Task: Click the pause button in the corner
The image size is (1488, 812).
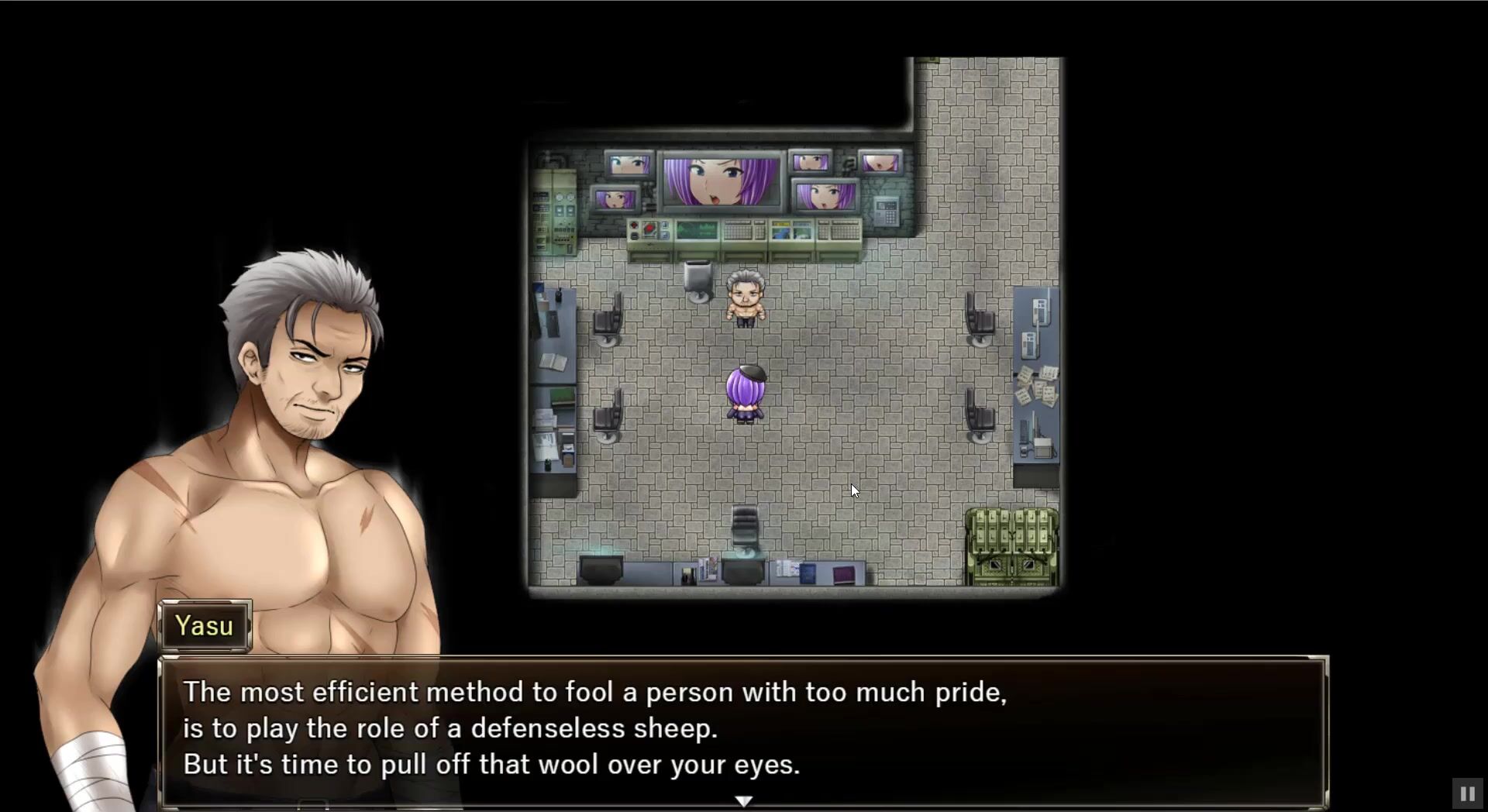Action: [1466, 793]
